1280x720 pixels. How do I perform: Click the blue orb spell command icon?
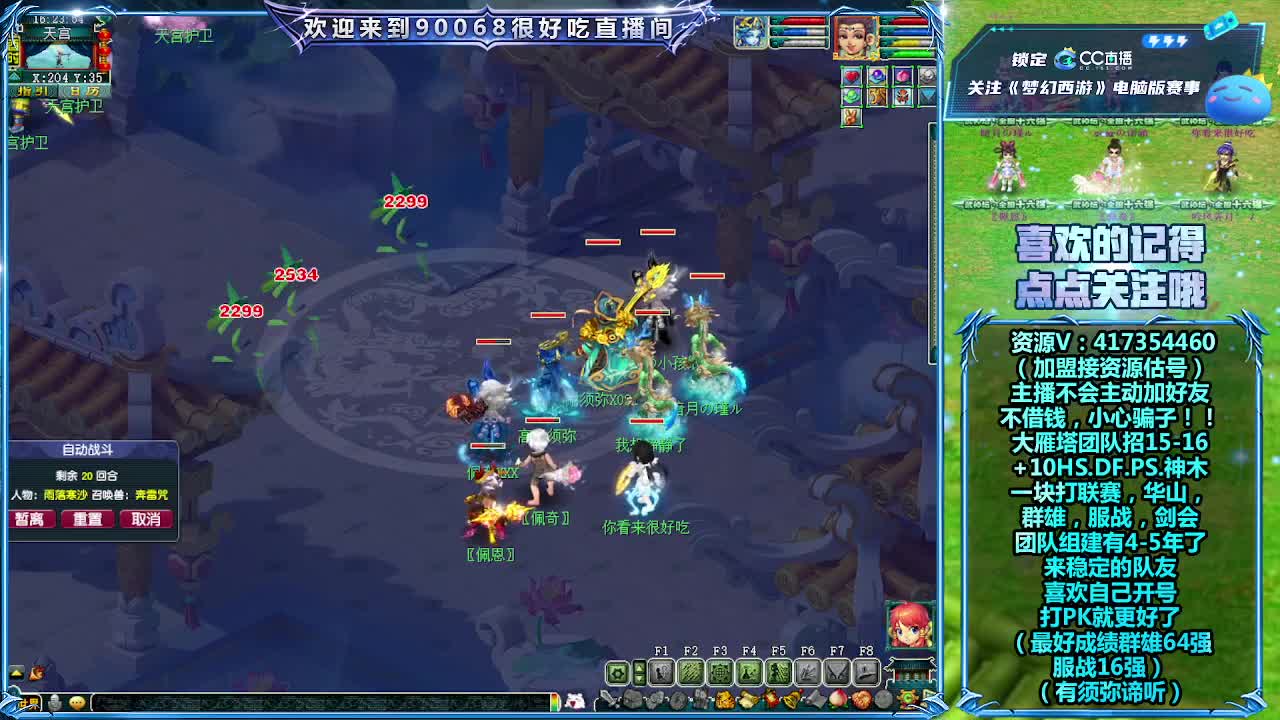tap(877, 76)
